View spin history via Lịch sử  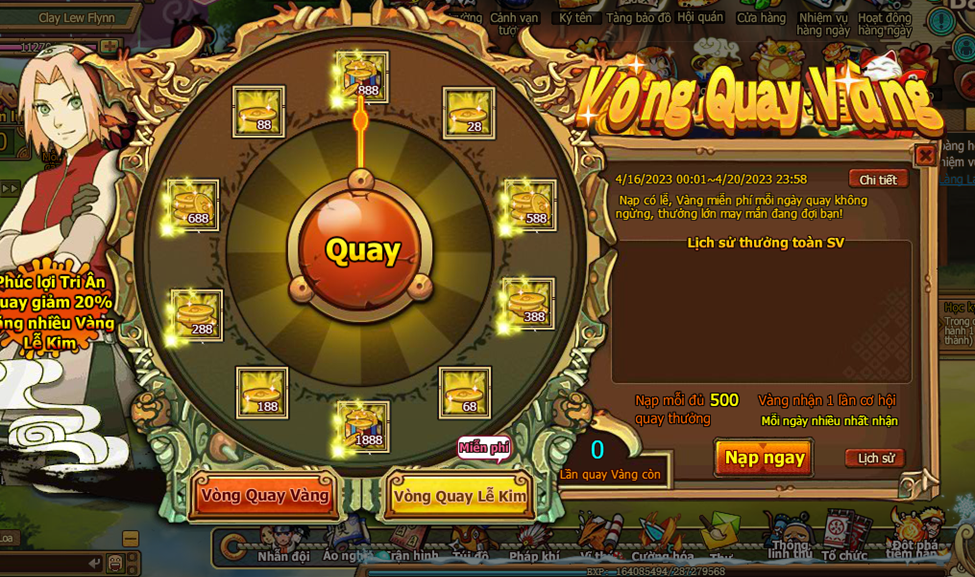[875, 458]
